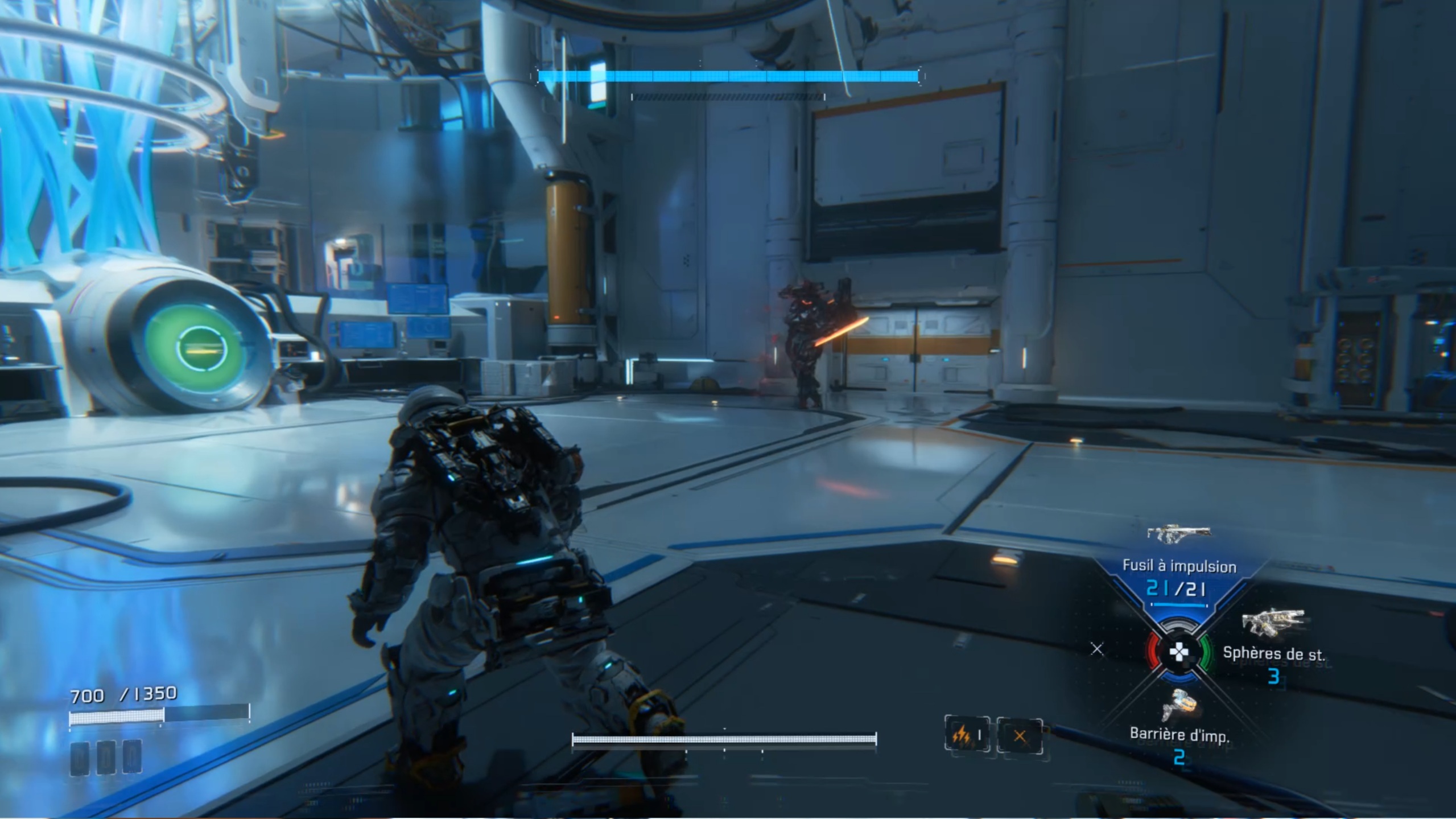
Task: Select the Fusil à impulsion weapon
Action: coord(1178,535)
